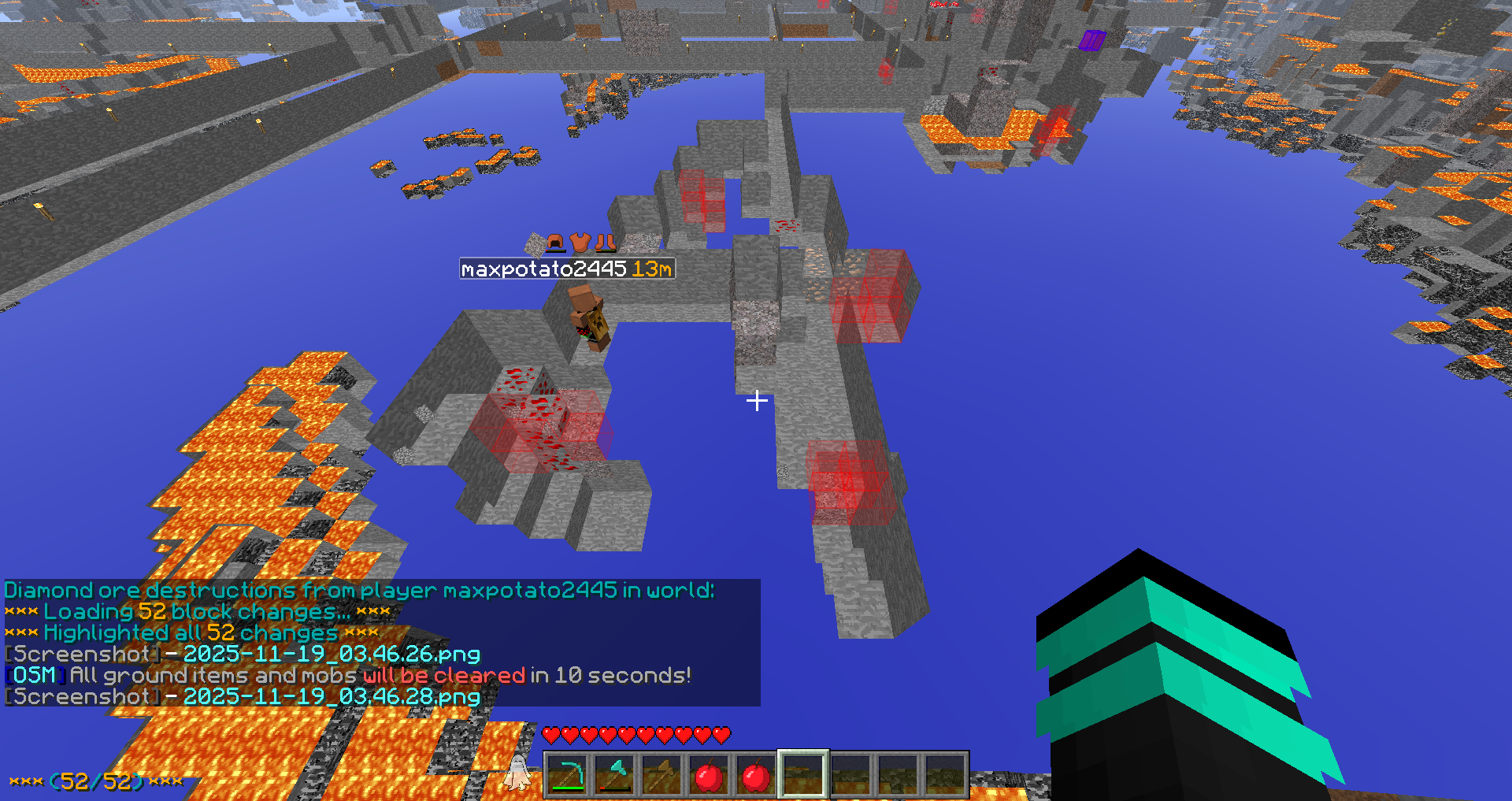Click the highlighted empty hotbar slot

tap(803, 775)
